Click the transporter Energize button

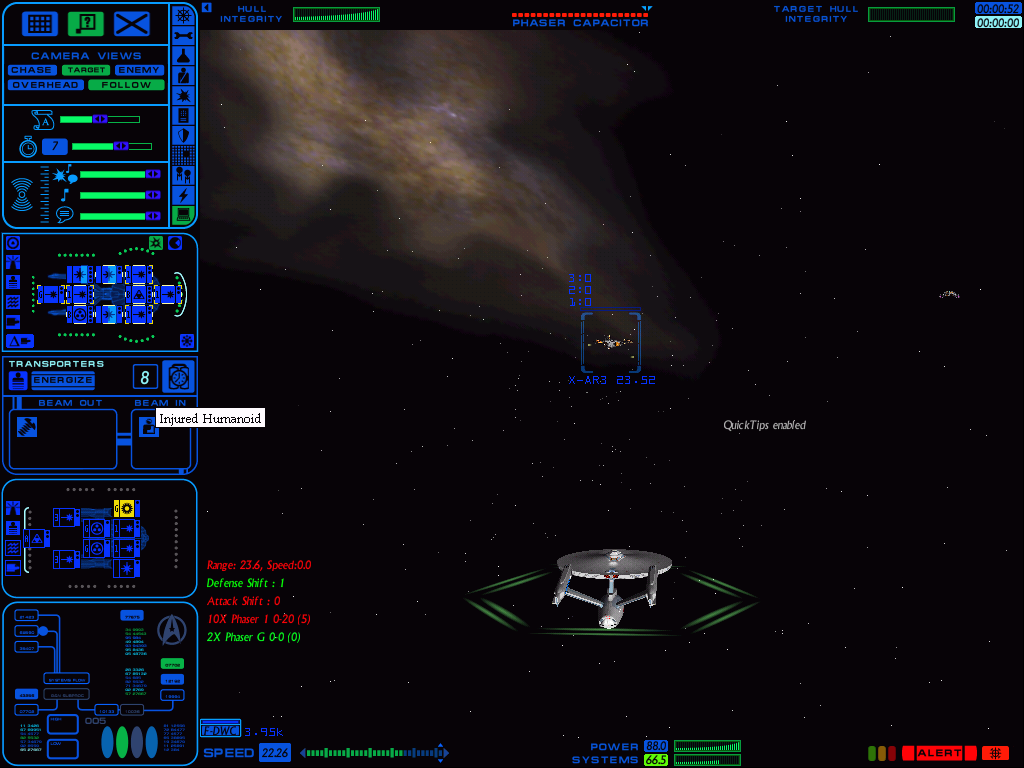tap(63, 380)
